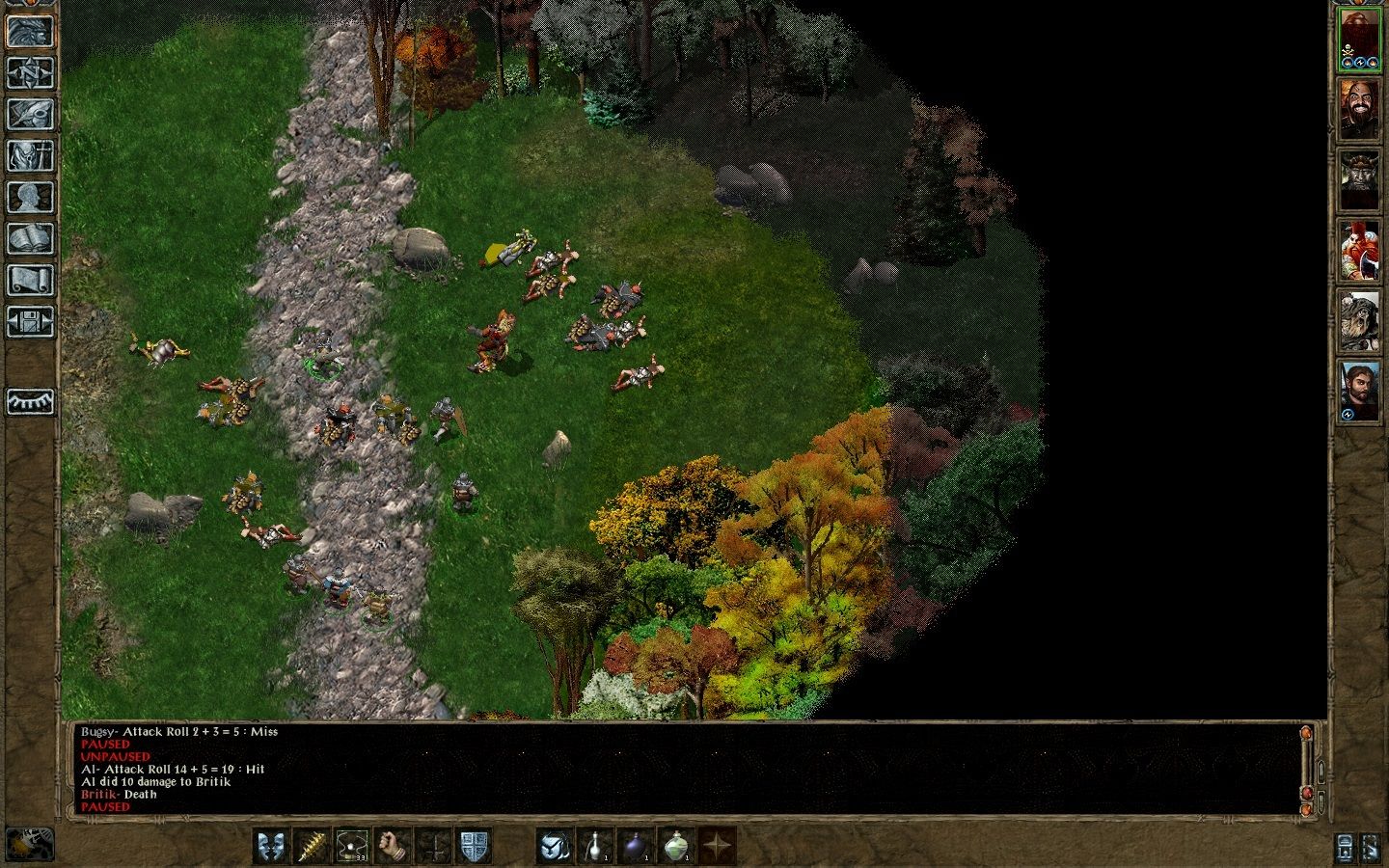
Task: Open the priest scroll screen
Action: (30, 281)
